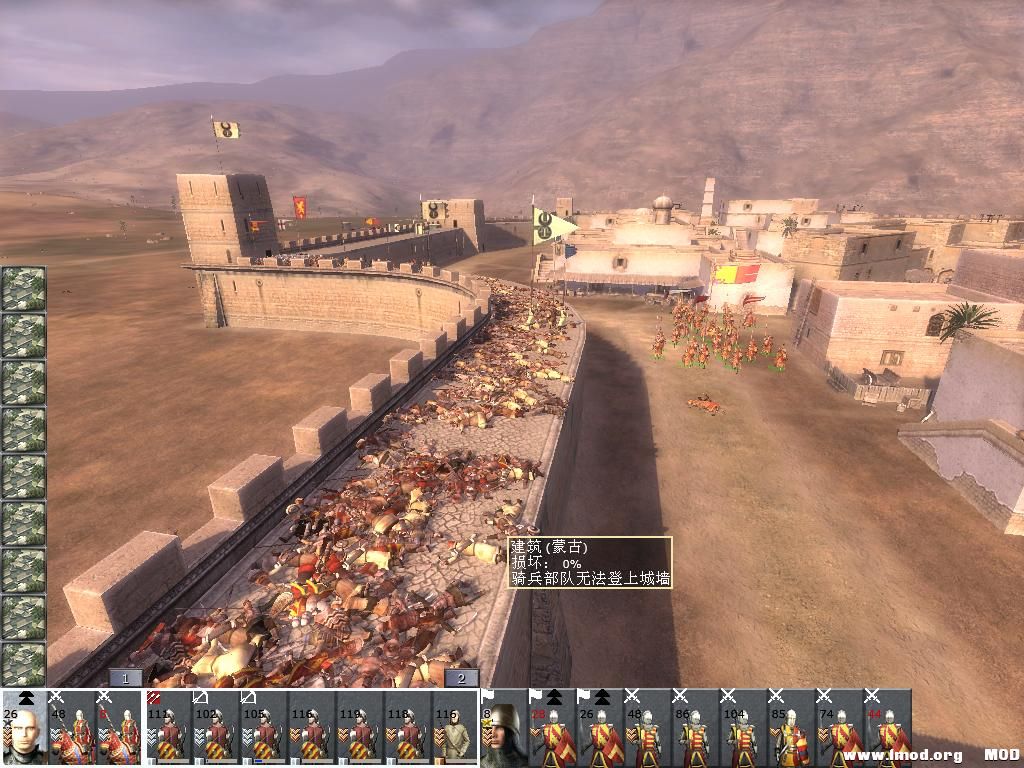The width and height of the screenshot is (1024, 768).
Task: Select the unit card with 111 soldiers
Action: [169, 727]
